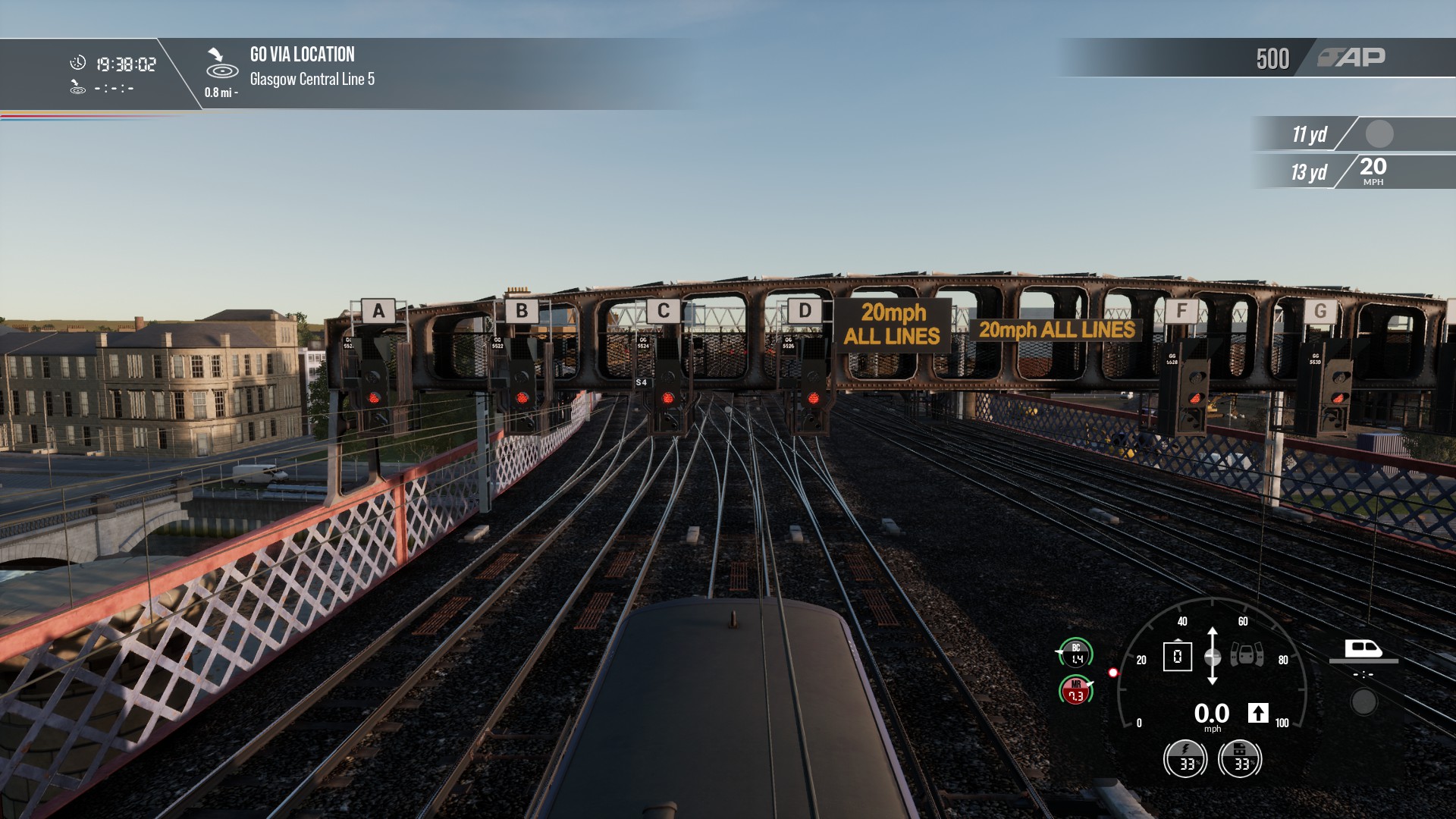This screenshot has height=819, width=1456.
Task: Click the objective distance waypoint icon
Action: 221,65
